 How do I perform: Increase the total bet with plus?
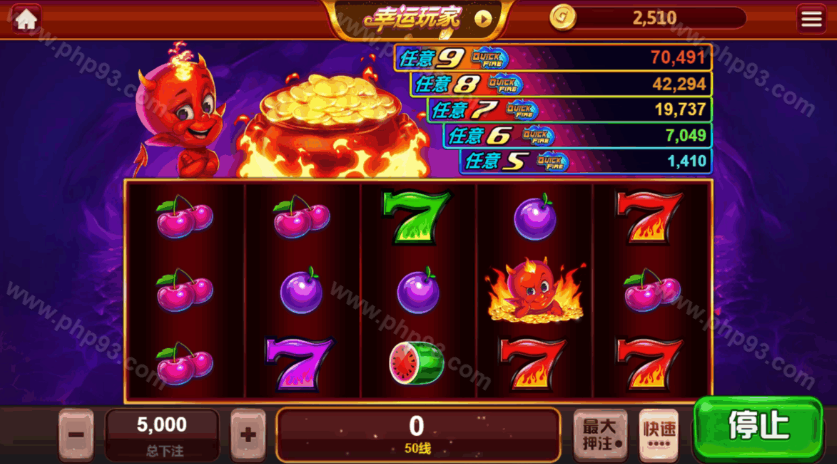(x=248, y=435)
